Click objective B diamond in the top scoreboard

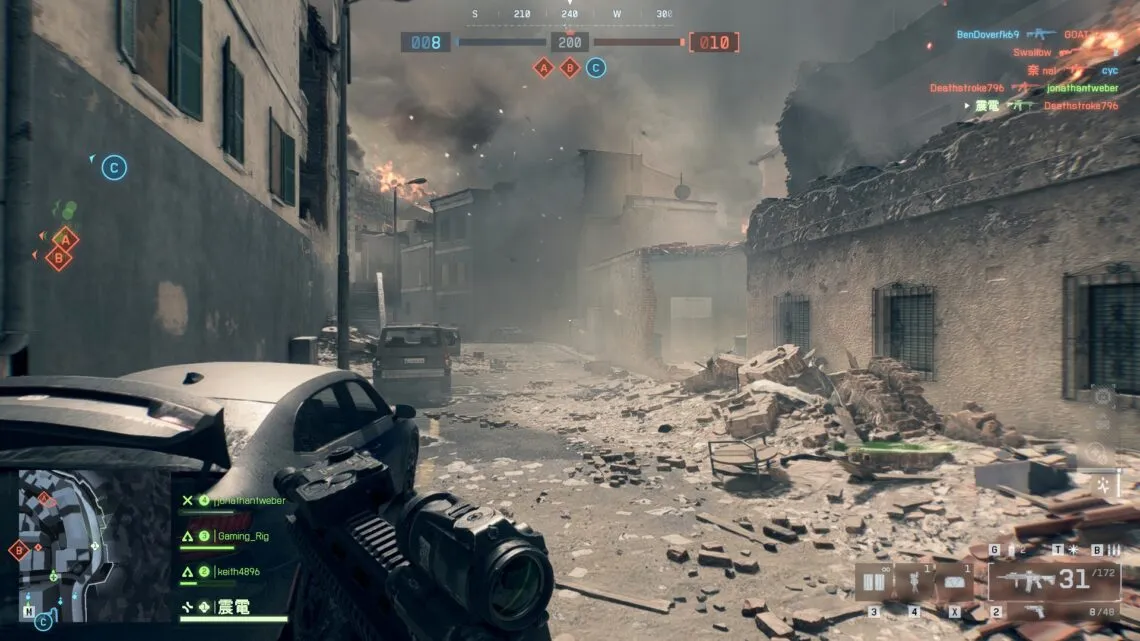pos(570,68)
